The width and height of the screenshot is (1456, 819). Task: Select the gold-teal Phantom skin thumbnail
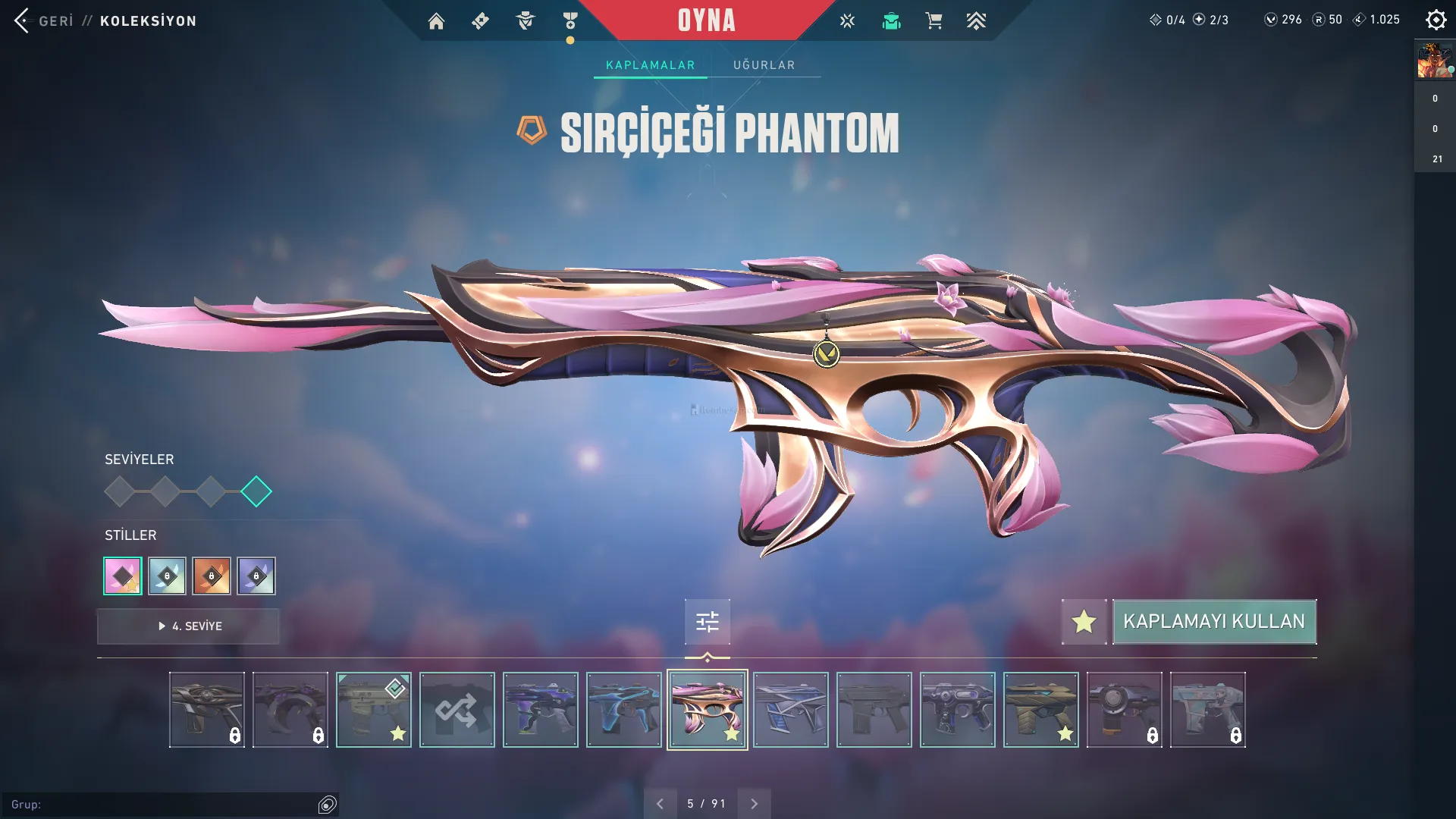click(1040, 710)
